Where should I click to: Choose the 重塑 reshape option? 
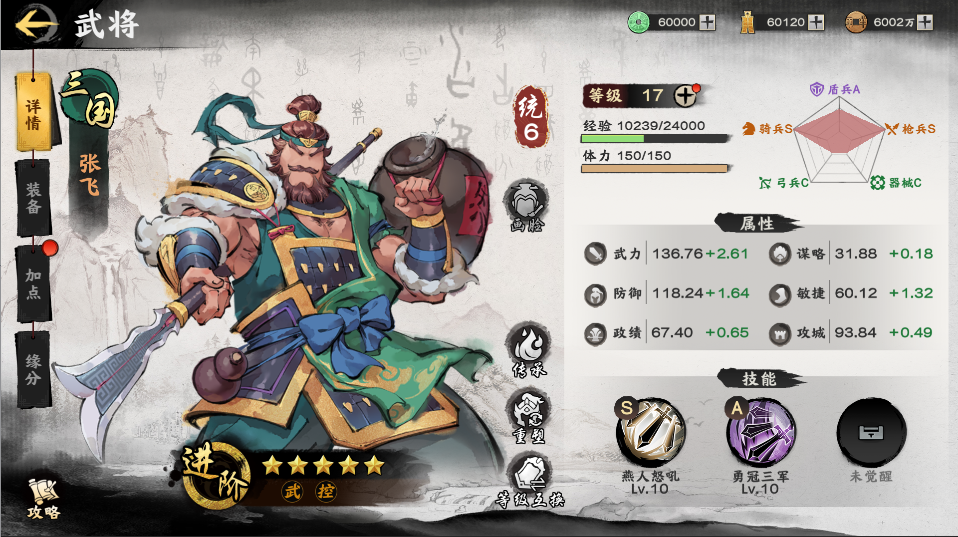pyautogui.click(x=527, y=412)
